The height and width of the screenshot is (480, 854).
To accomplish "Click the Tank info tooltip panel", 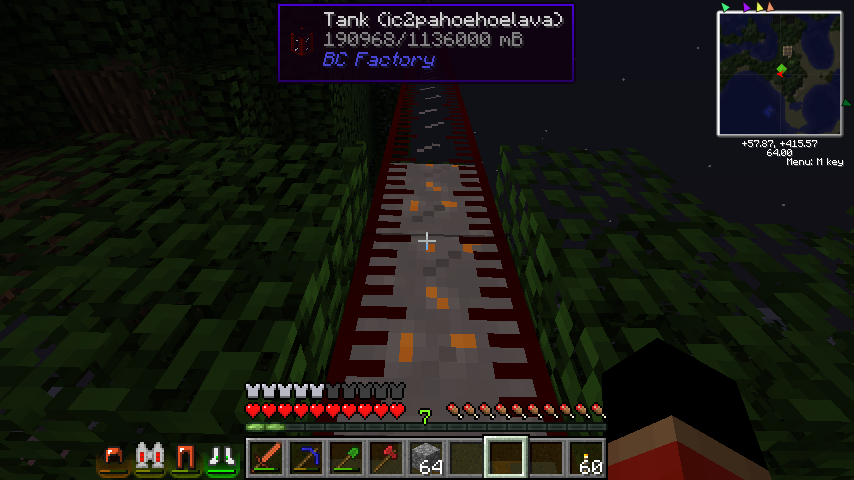I will point(425,42).
